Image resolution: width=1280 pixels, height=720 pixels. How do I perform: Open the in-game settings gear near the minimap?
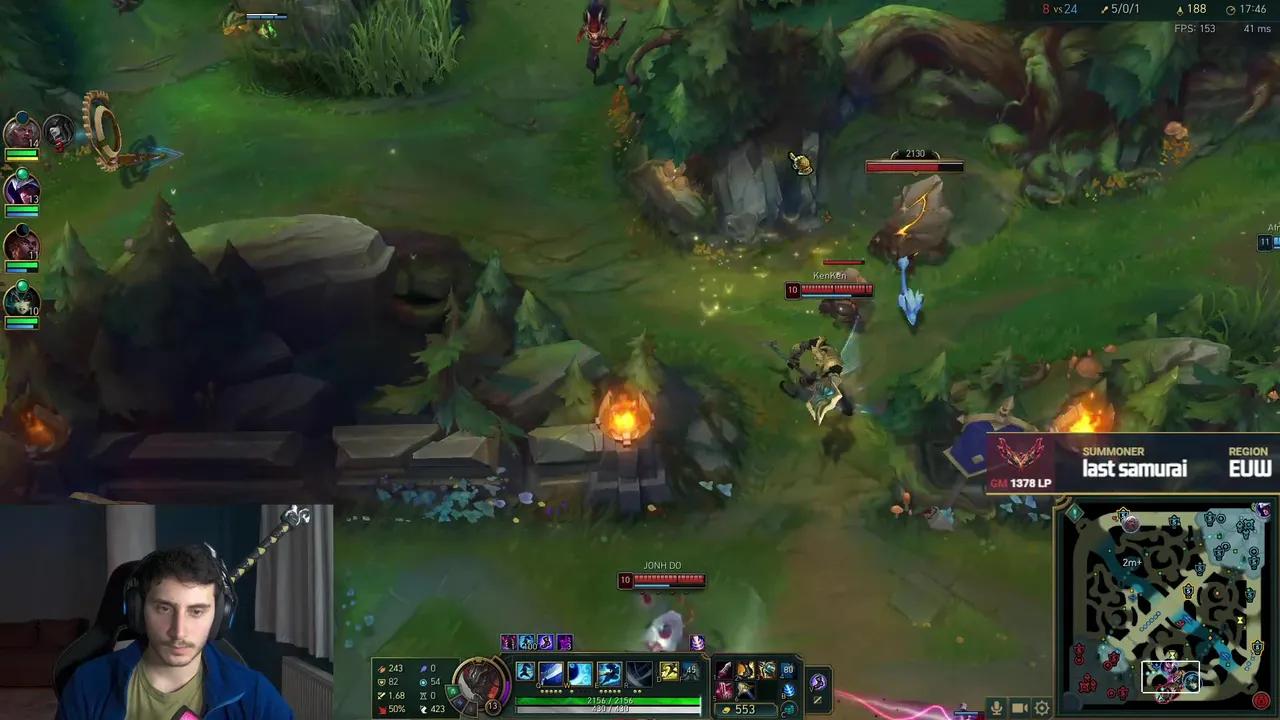pos(1043,708)
